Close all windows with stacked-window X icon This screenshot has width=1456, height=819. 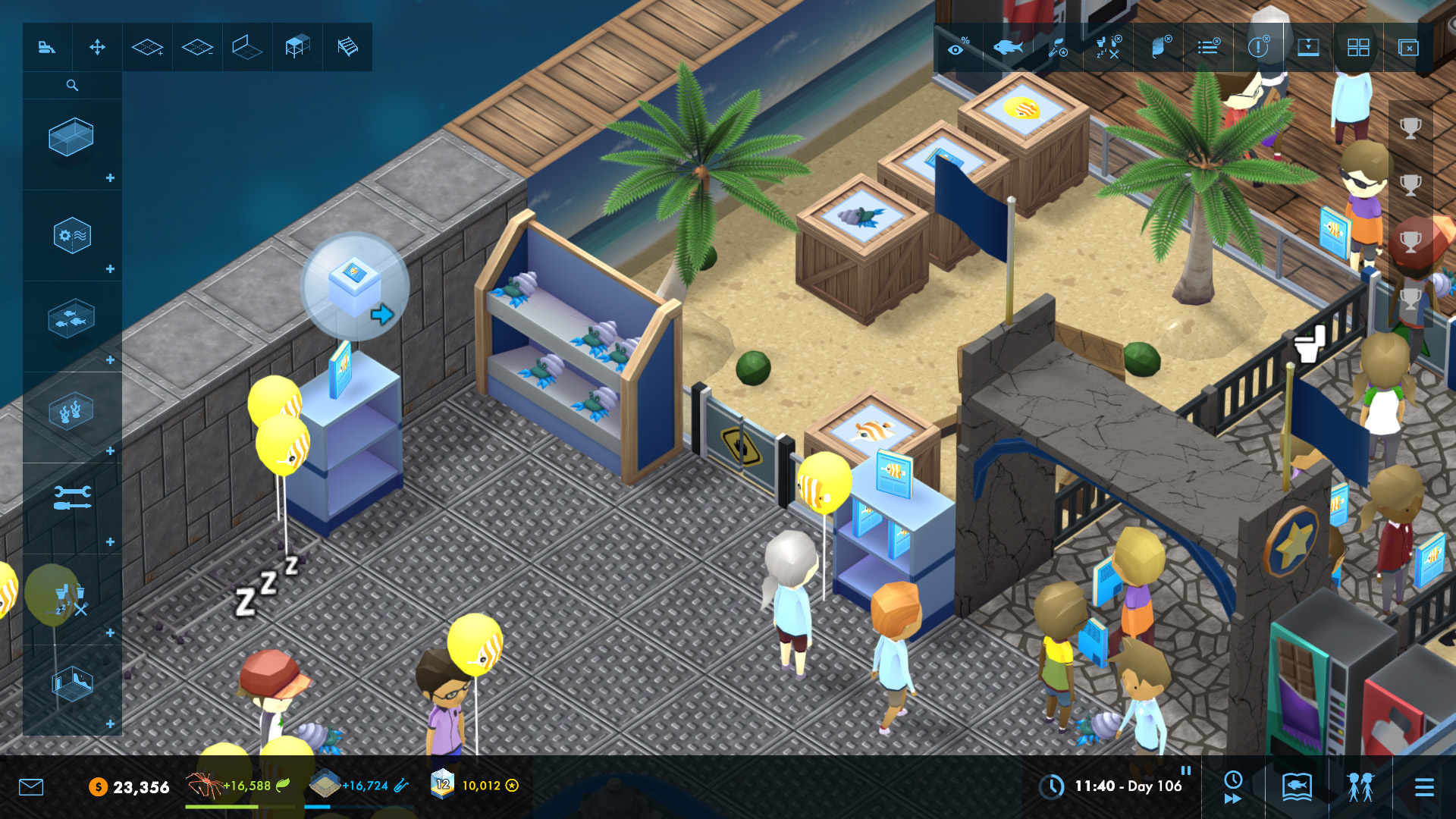pos(1408,48)
